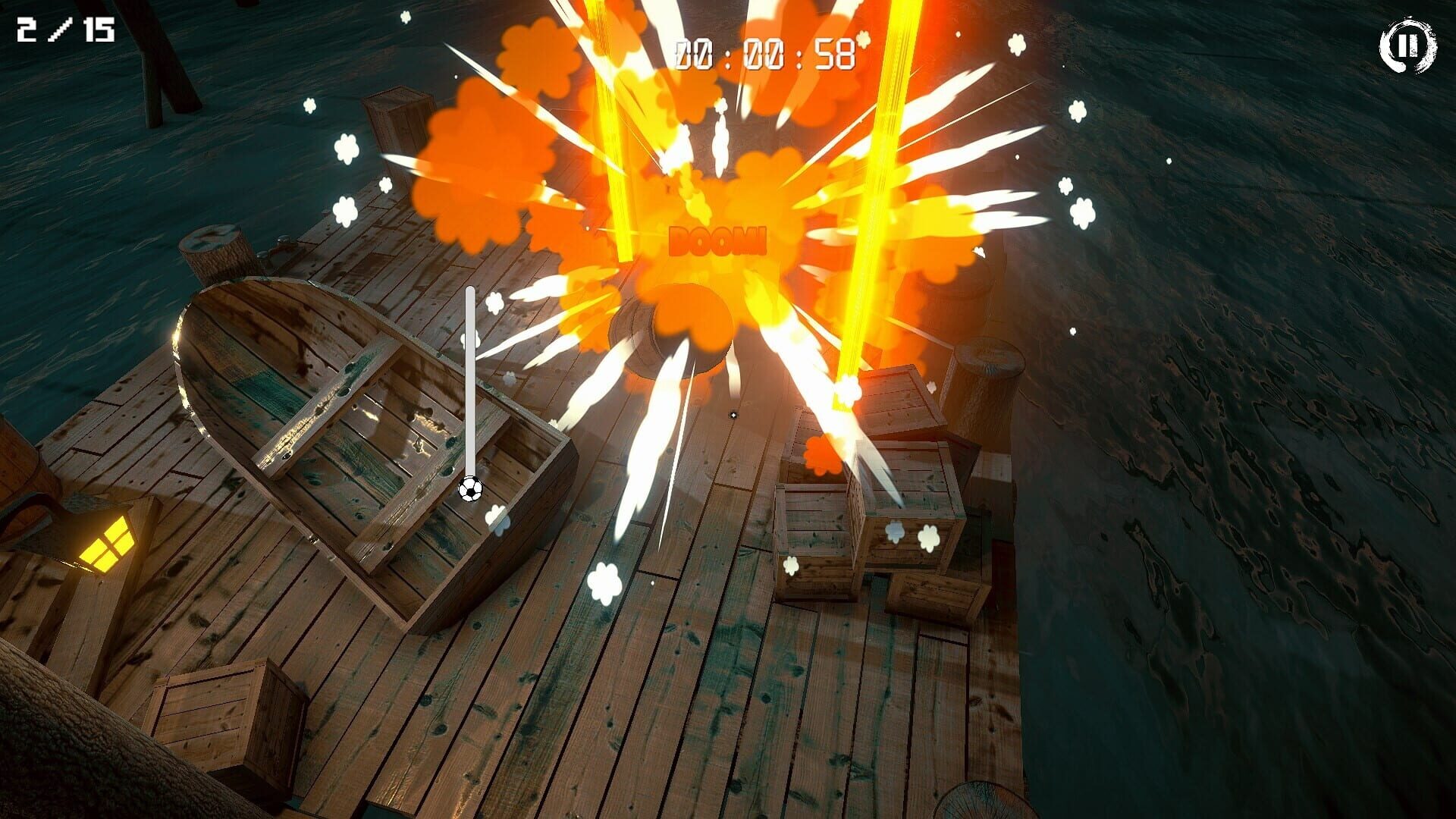This screenshot has width=1456, height=819.
Task: Click the white aim line above the ball
Action: 470,372
